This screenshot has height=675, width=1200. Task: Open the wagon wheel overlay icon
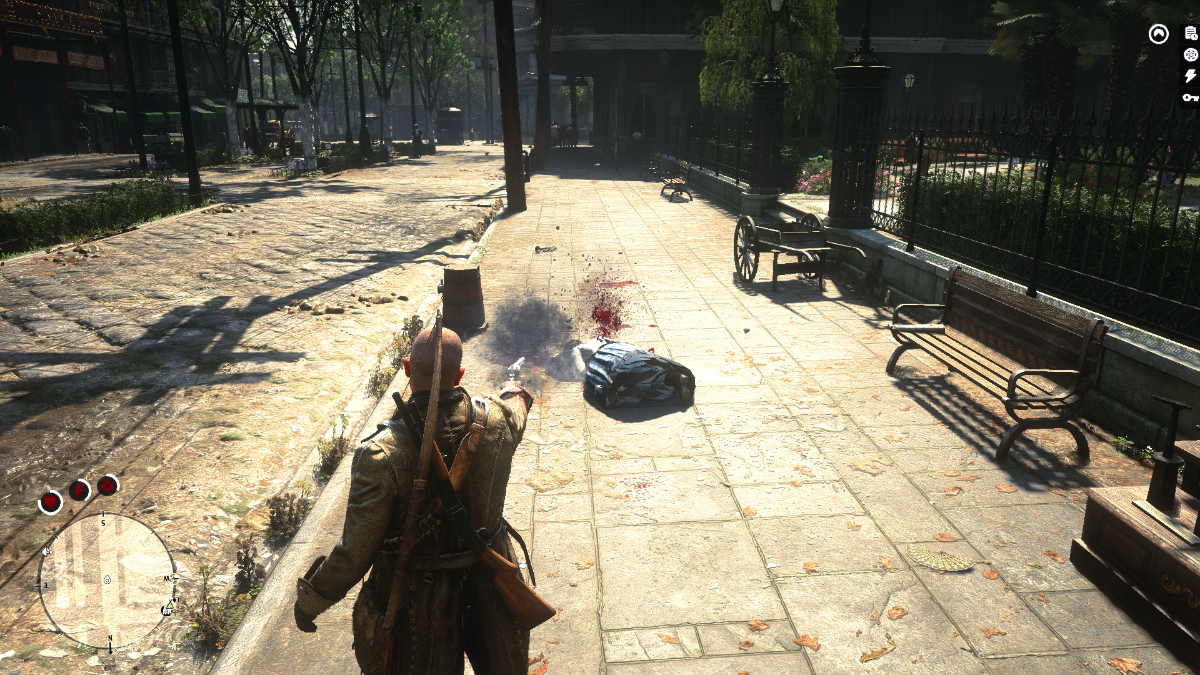(x=1190, y=55)
